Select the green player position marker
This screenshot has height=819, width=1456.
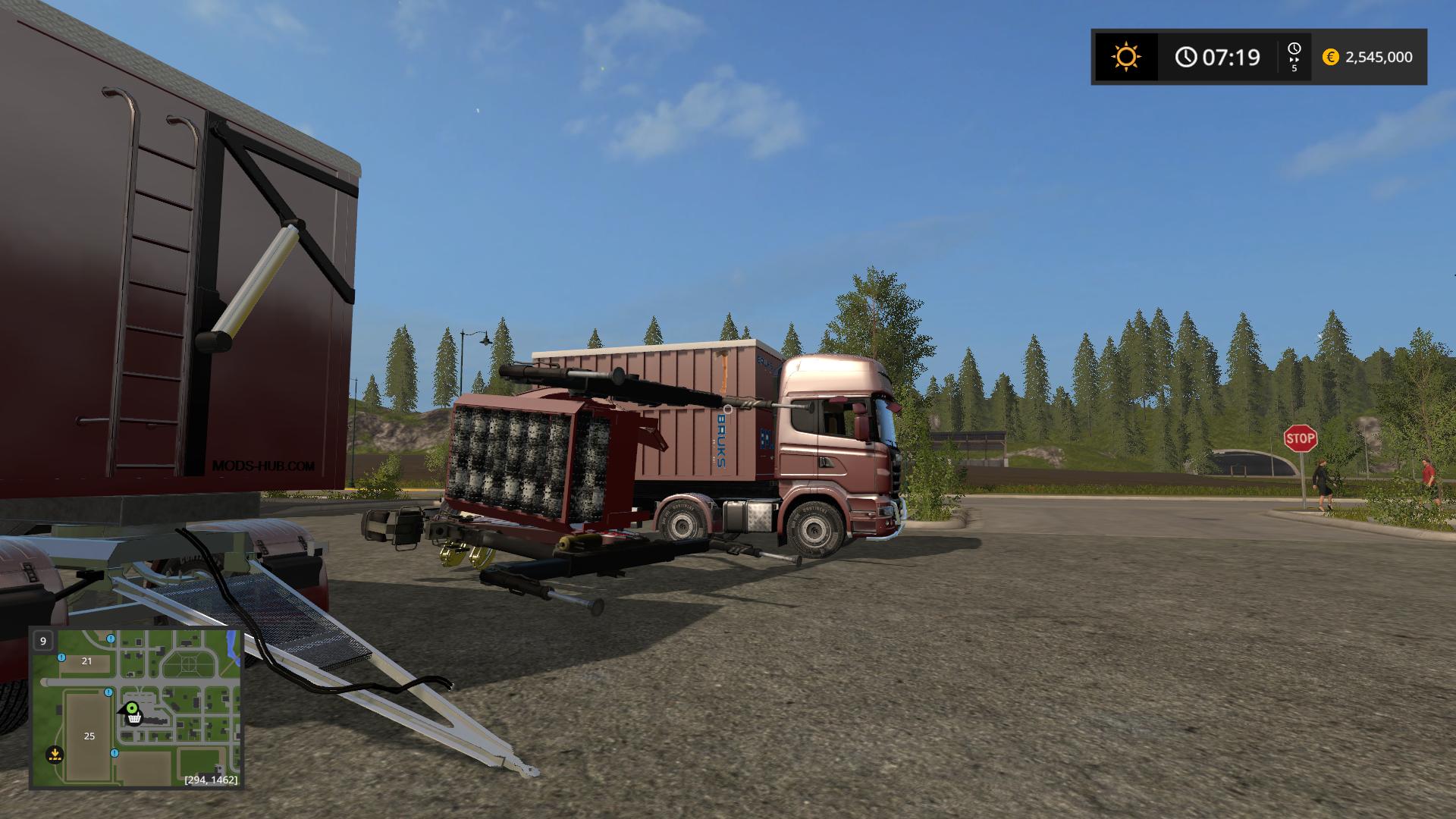[132, 709]
